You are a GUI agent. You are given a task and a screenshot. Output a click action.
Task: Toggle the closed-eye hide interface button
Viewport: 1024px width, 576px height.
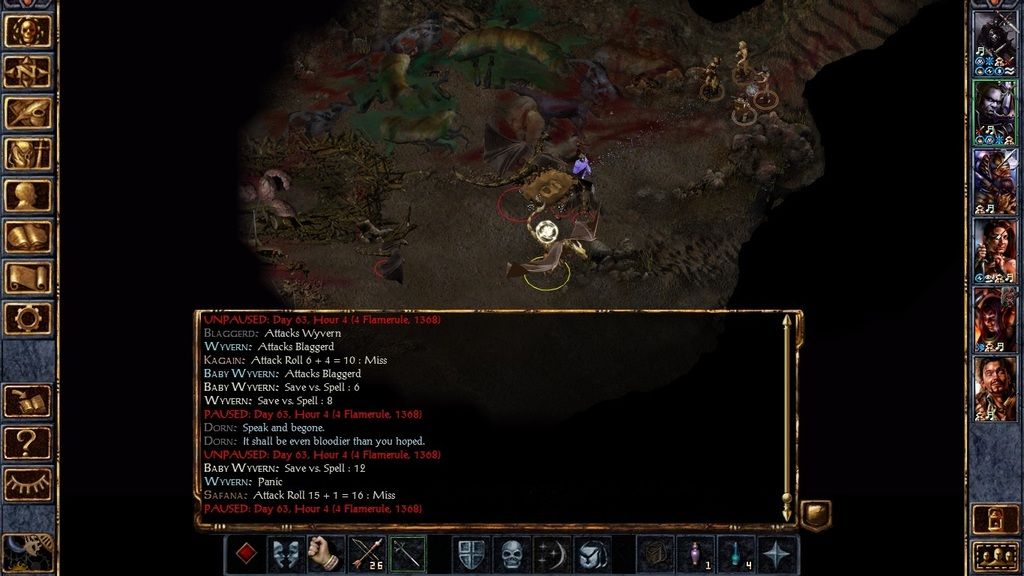click(x=28, y=483)
